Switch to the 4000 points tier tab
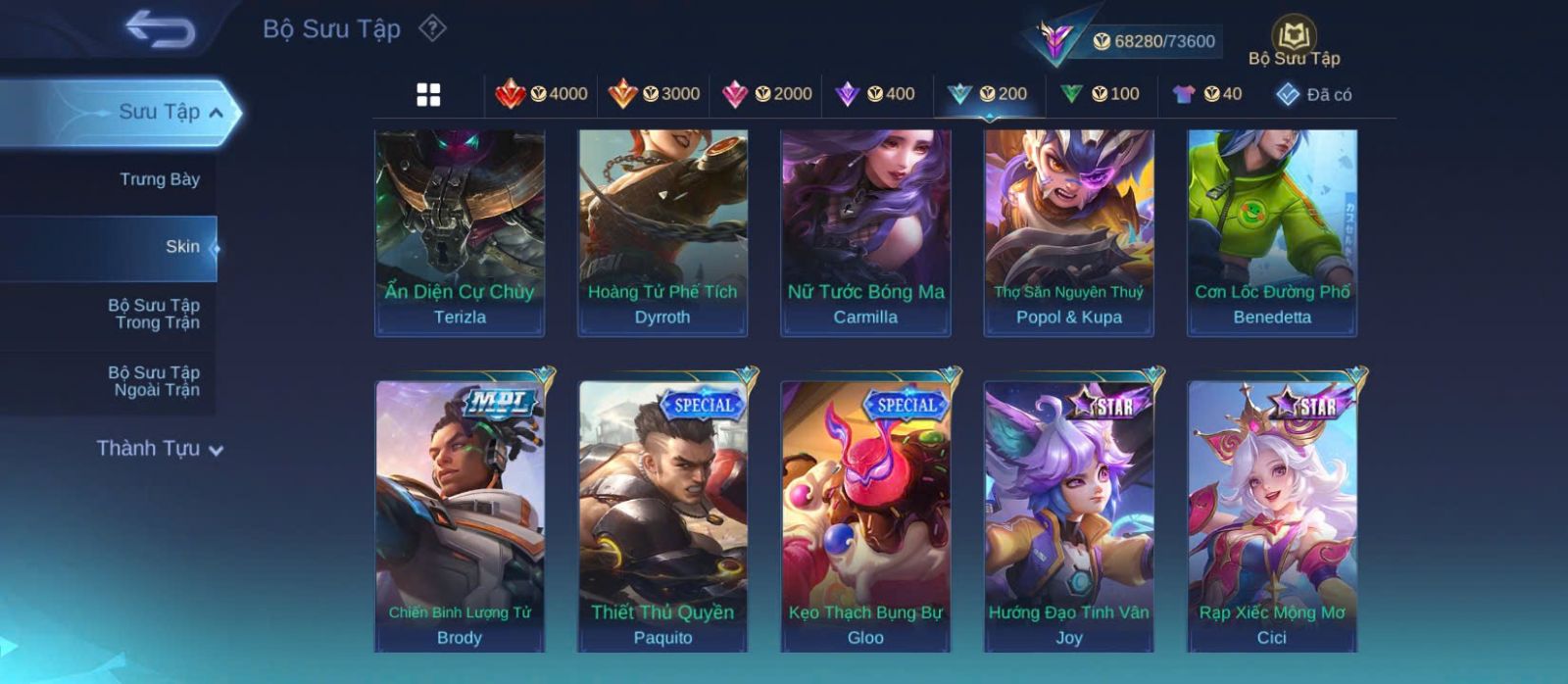The height and width of the screenshot is (684, 1568). point(542,94)
